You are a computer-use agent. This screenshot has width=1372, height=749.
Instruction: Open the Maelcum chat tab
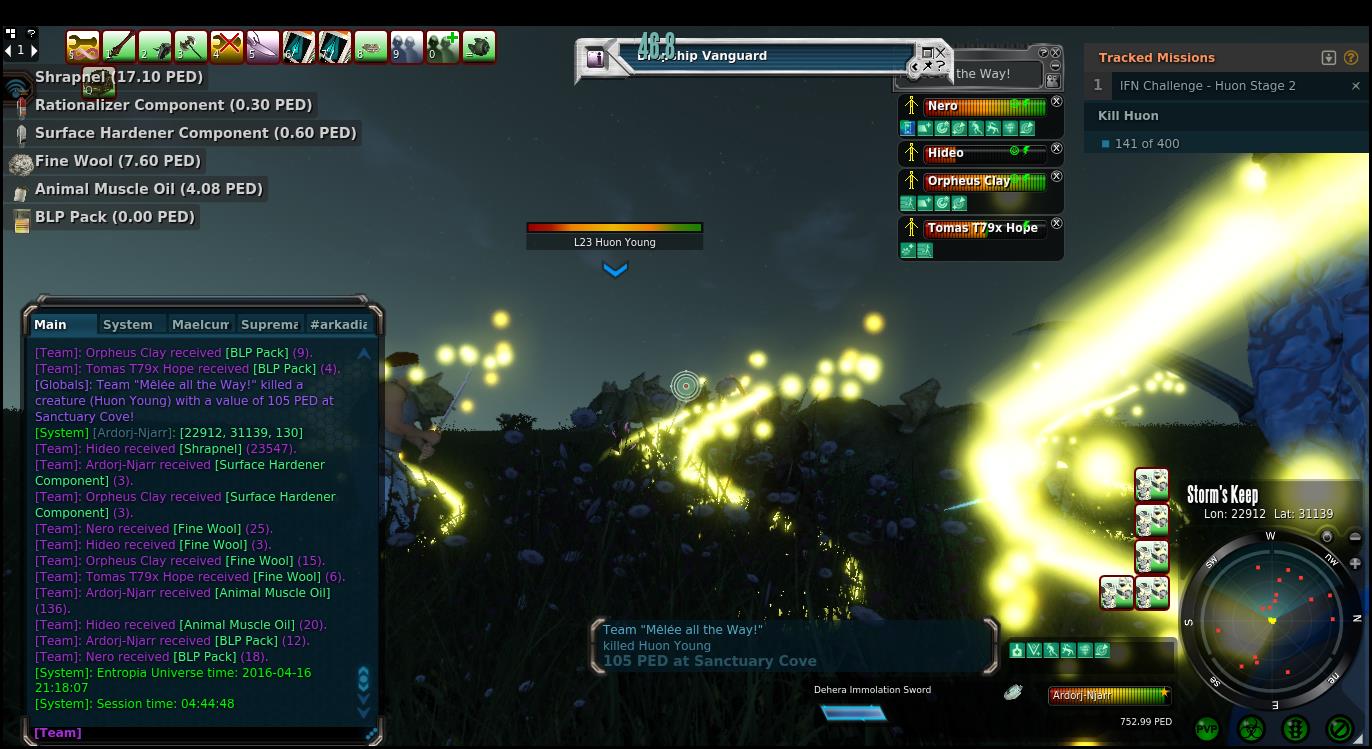[200, 324]
